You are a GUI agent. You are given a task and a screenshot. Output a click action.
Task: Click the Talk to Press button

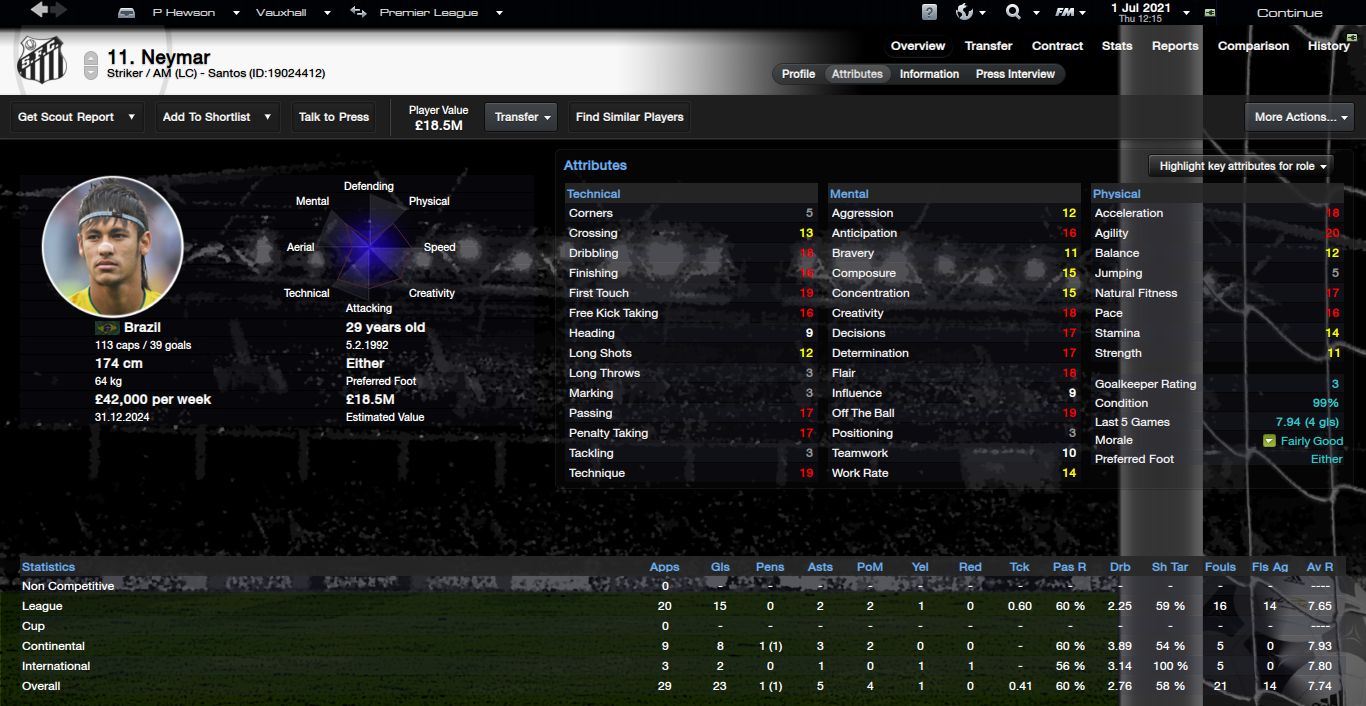[x=334, y=117]
